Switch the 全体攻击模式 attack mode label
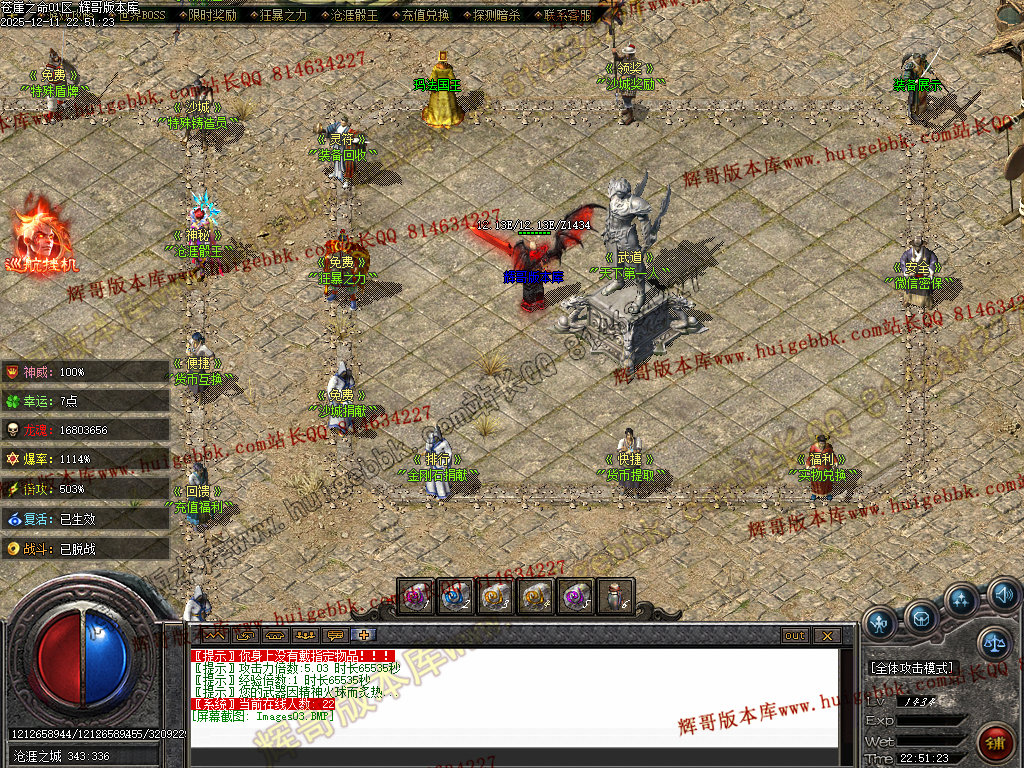Screen dimensions: 1024x768 914,667
